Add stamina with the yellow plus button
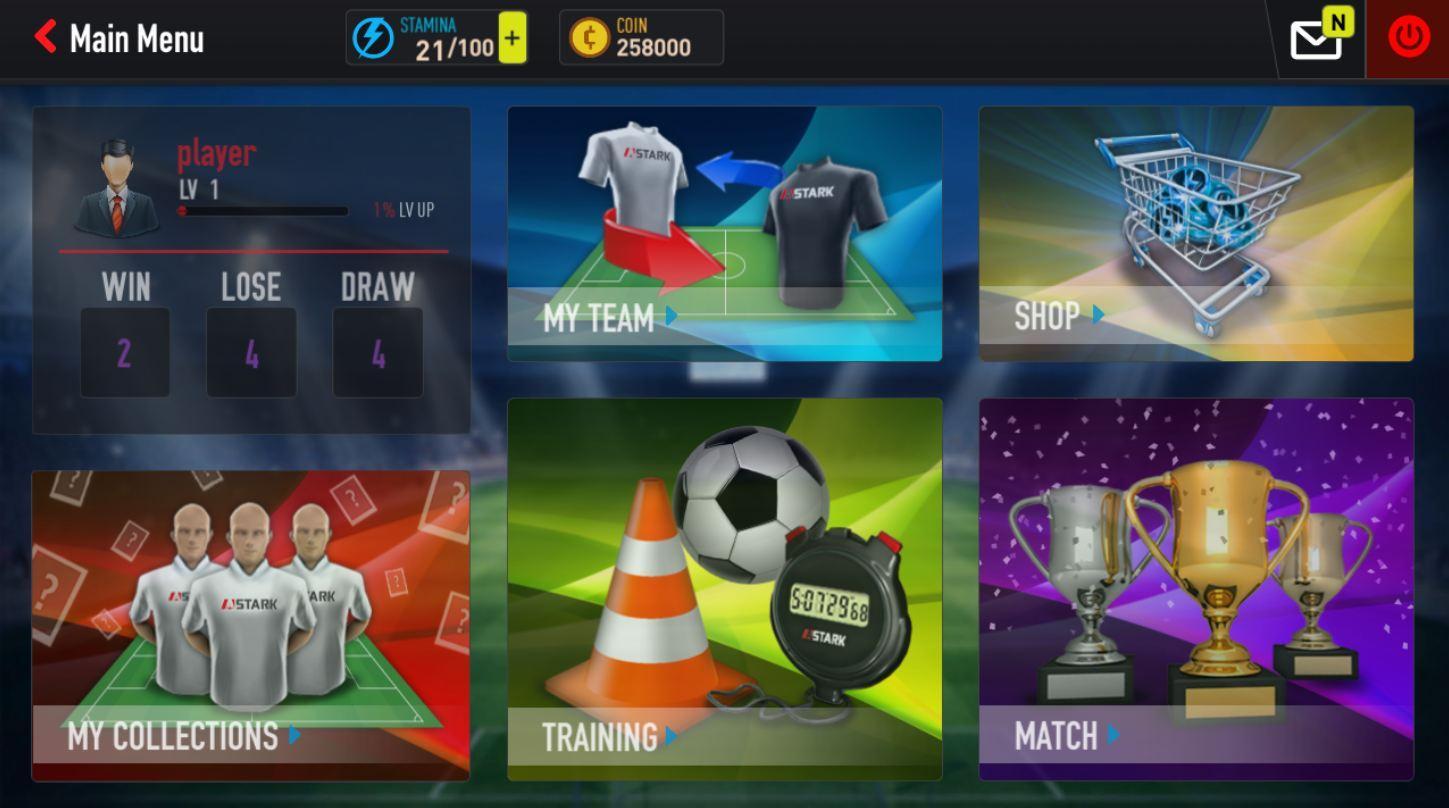The image size is (1449, 808). tap(512, 39)
